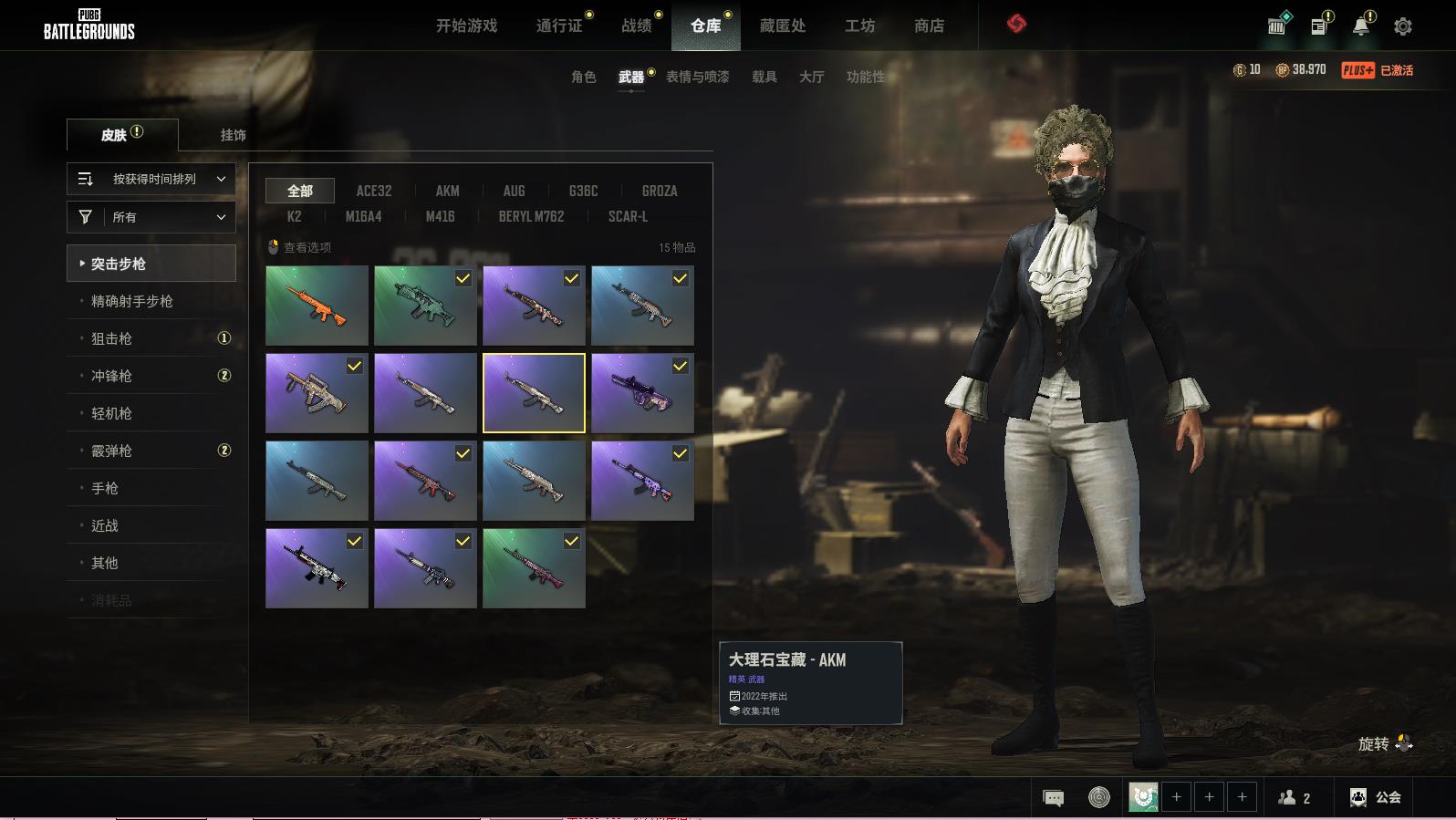The height and width of the screenshot is (820, 1456).
Task: Pick the pink rifle skin on green background
Action: [x=534, y=568]
